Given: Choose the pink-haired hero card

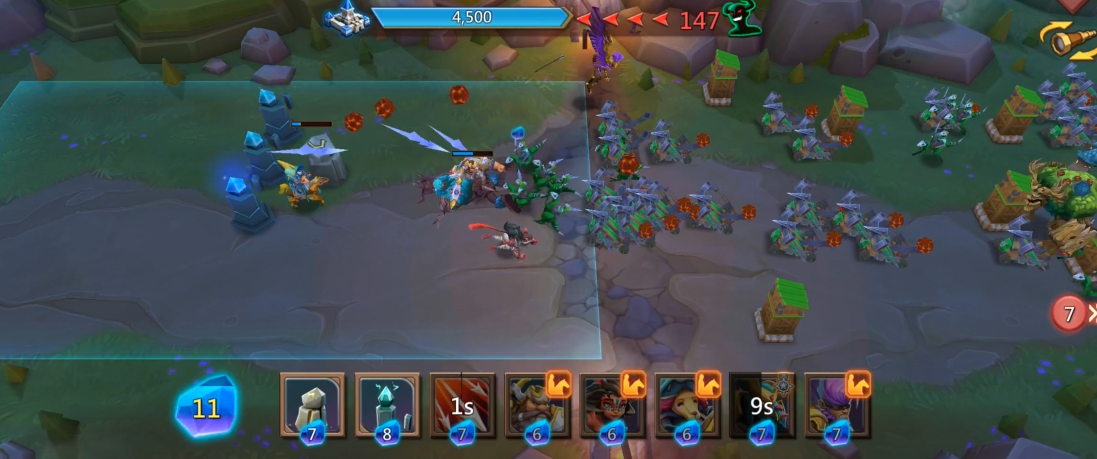Looking at the screenshot, I should [687, 405].
